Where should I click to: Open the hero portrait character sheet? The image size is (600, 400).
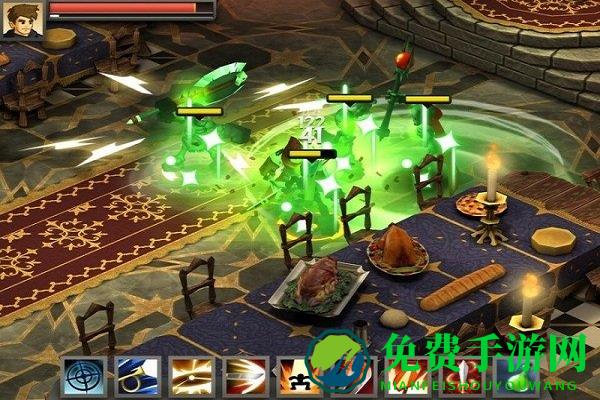19,17
